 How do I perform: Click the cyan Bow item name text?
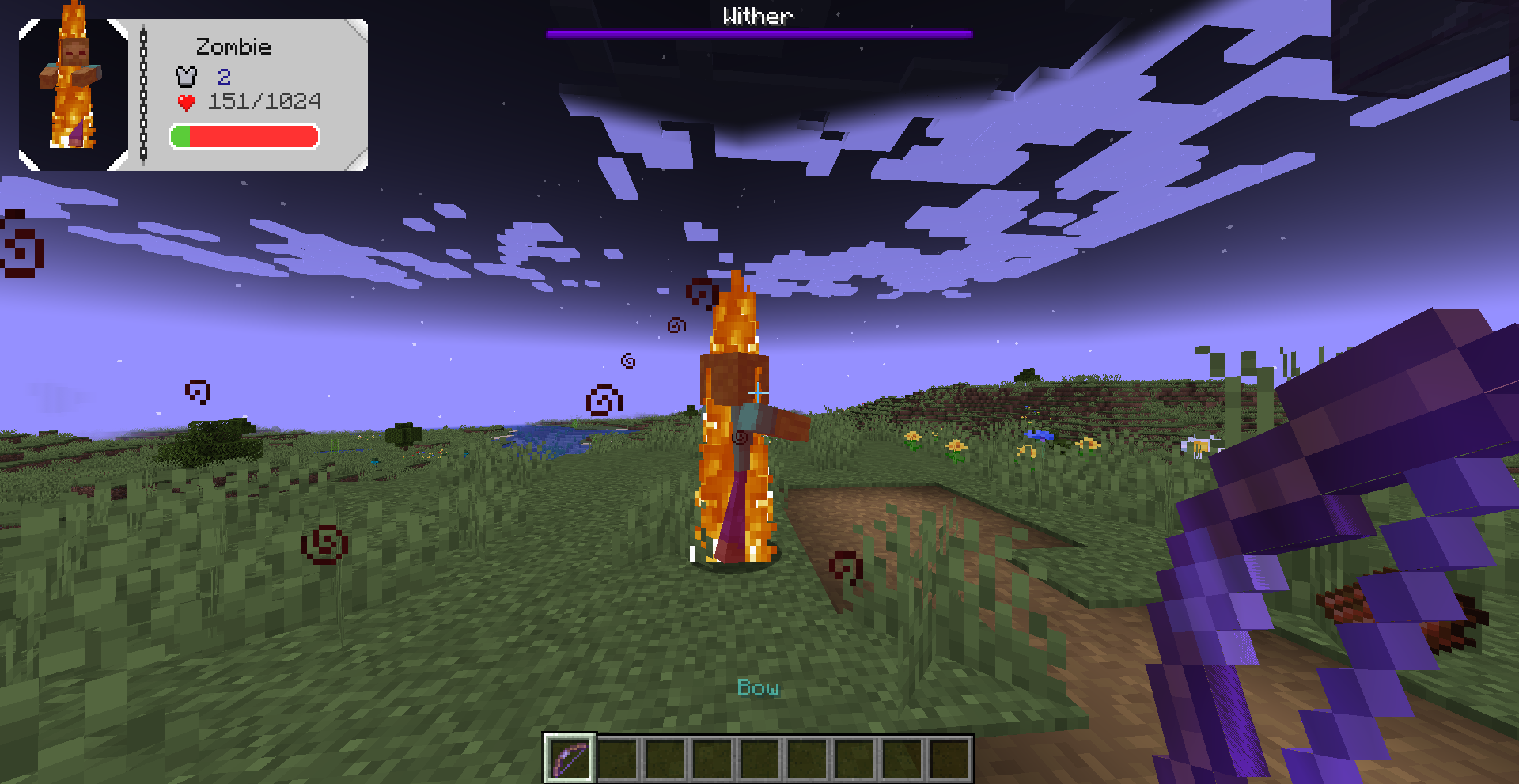pyautogui.click(x=758, y=688)
